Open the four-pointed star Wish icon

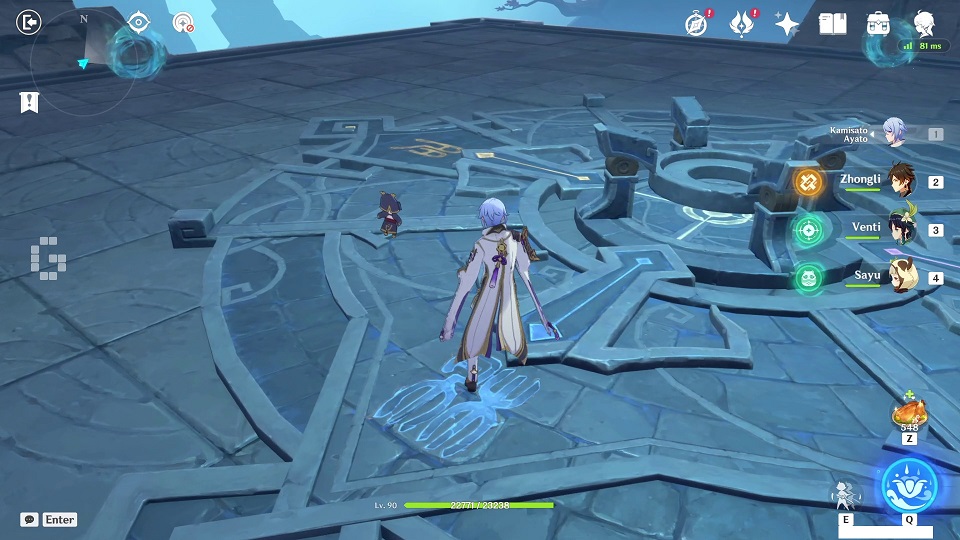pos(787,25)
